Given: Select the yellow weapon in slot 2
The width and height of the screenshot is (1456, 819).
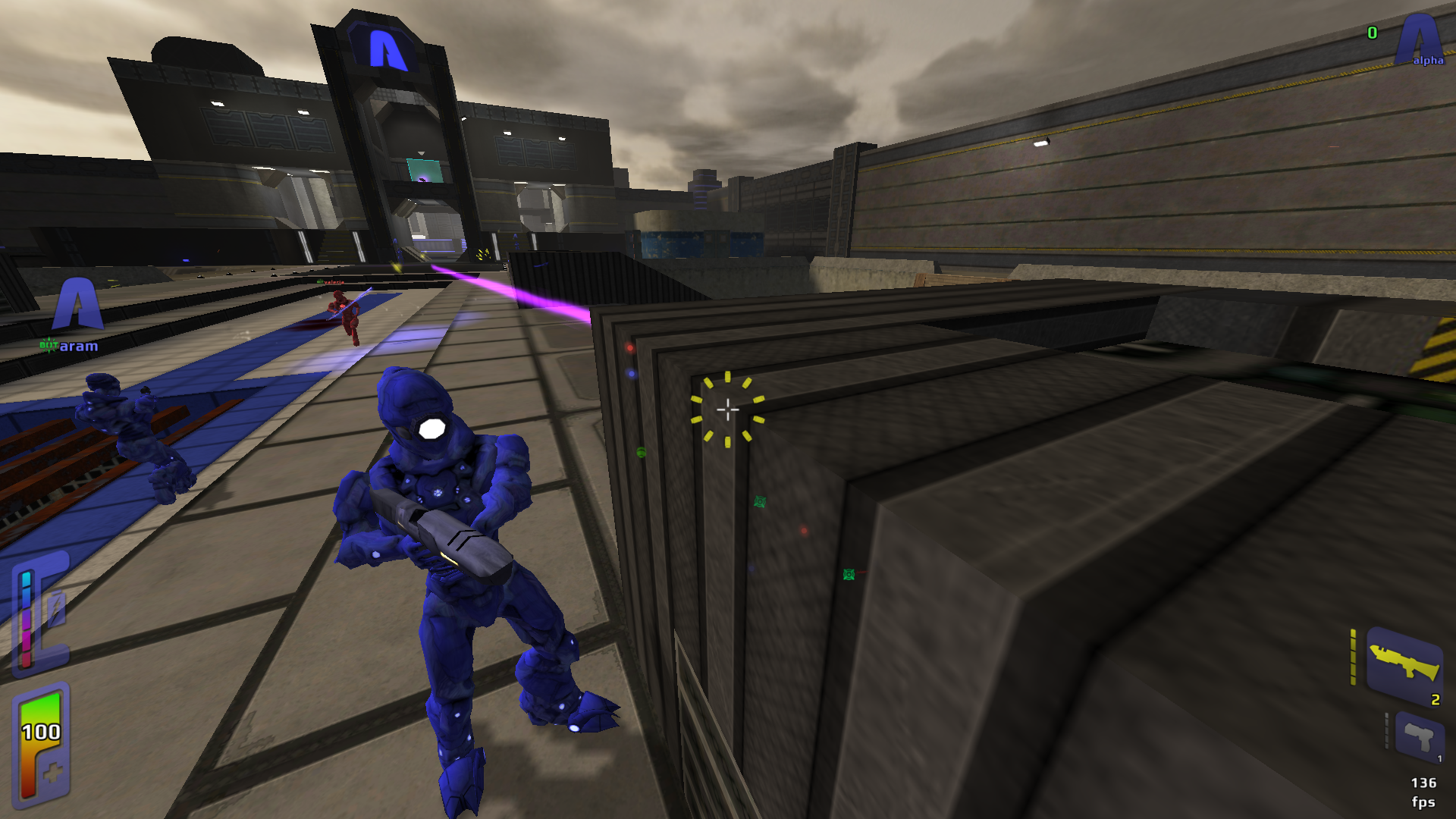Looking at the screenshot, I should (x=1404, y=663).
